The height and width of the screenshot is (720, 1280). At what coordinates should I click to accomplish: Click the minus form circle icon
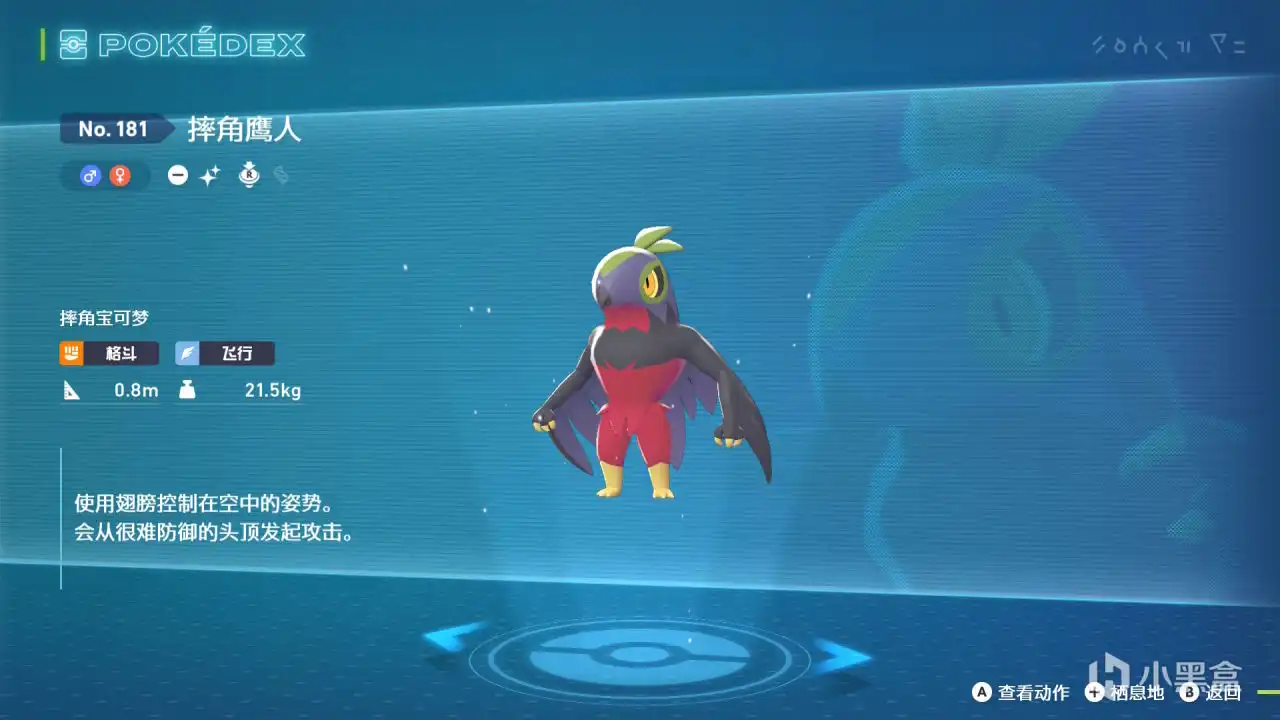(x=178, y=176)
